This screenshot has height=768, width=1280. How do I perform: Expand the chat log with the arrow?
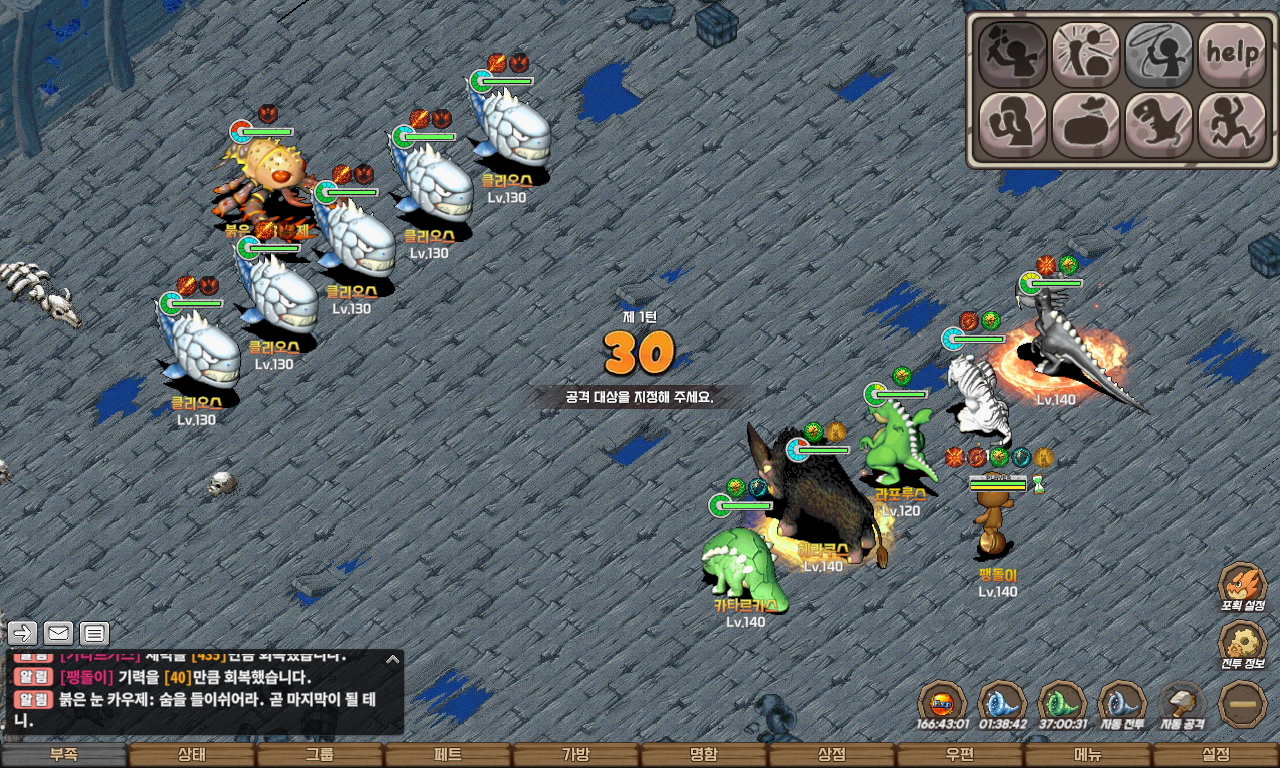pyautogui.click(x=393, y=660)
